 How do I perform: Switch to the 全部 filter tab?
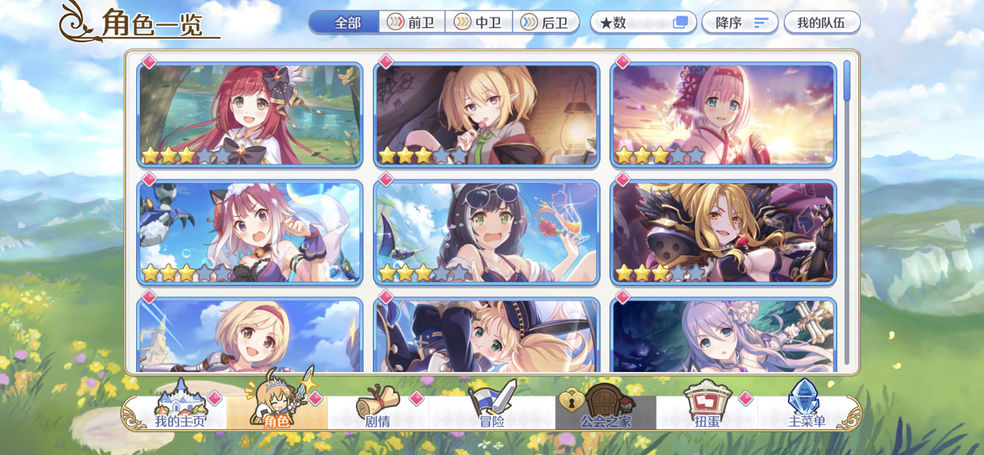(345, 22)
